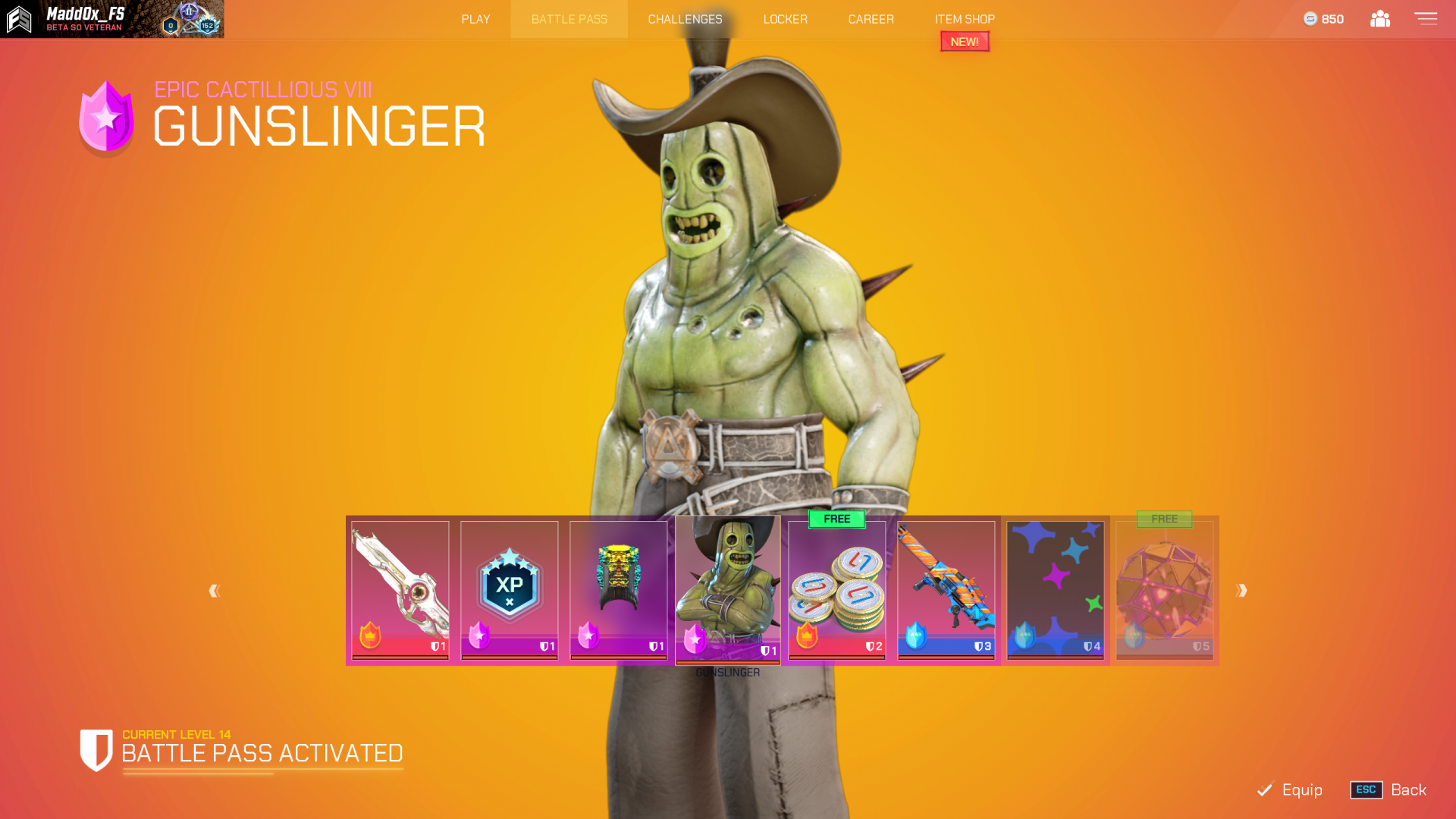Select the faded geodesic sphere reward
Screen dimensions: 1456x819
pos(1165,590)
